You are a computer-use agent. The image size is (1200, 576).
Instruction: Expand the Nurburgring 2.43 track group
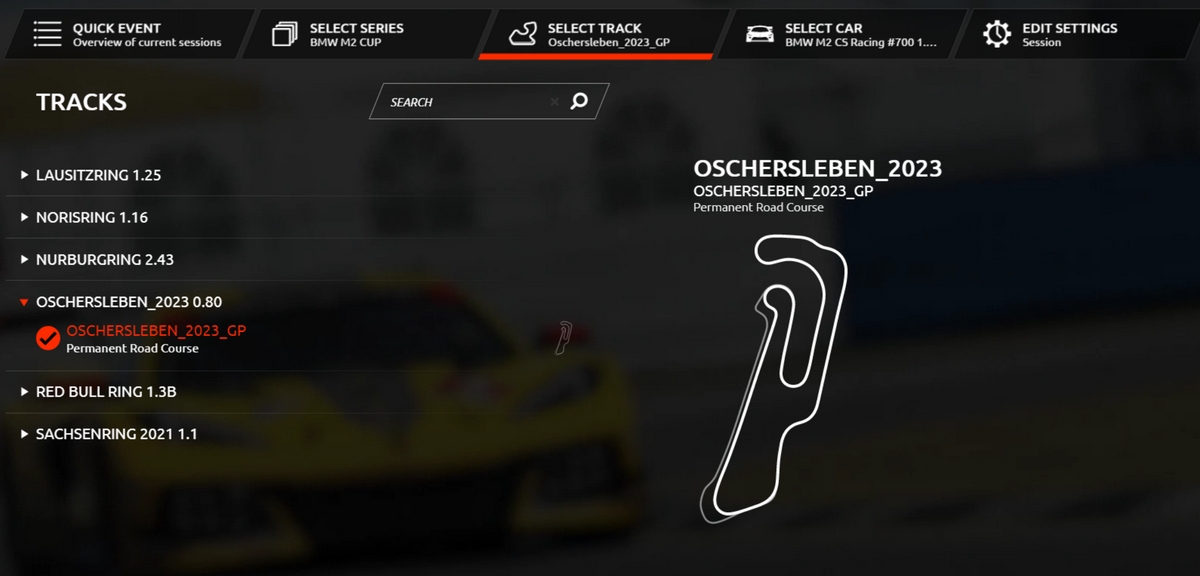[x=104, y=259]
